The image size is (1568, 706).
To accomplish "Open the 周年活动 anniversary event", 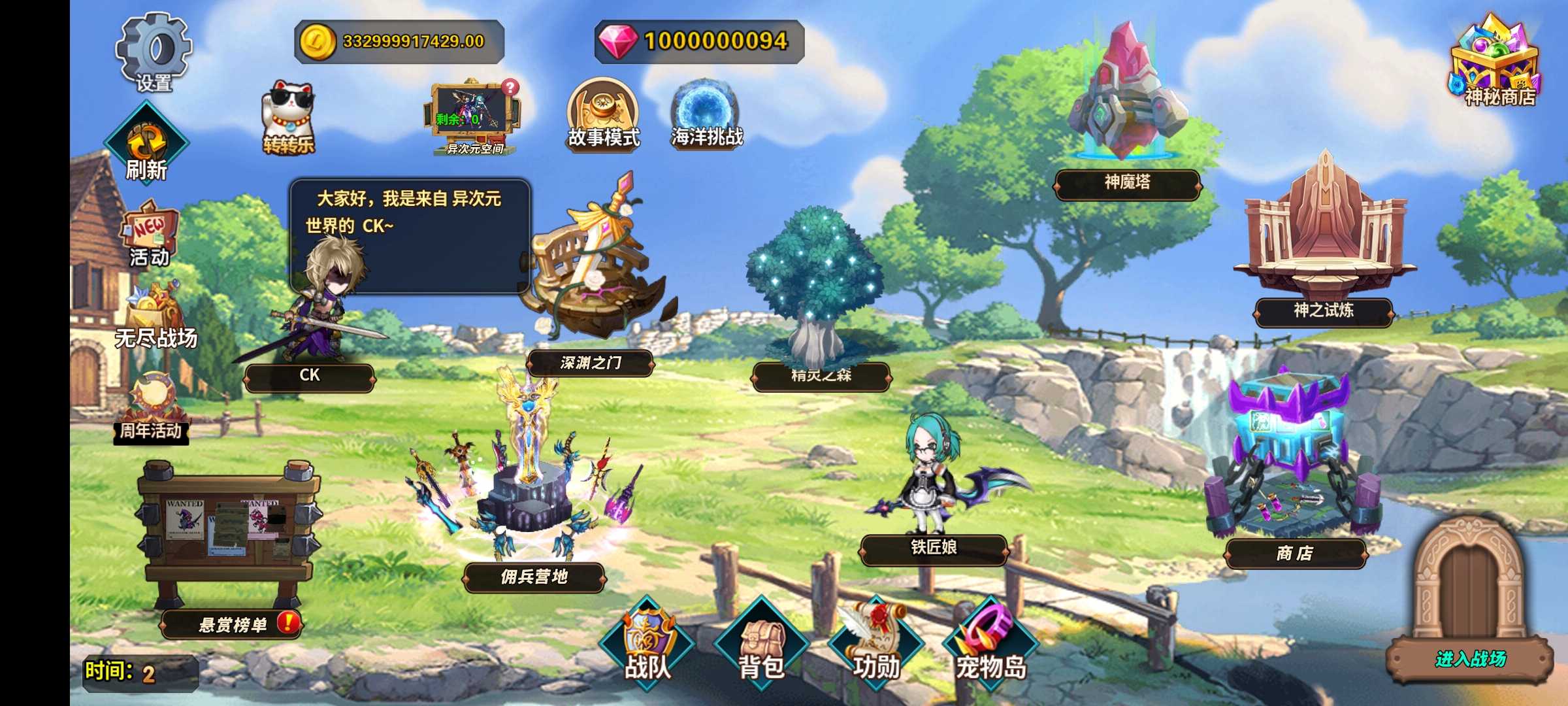I will tap(152, 409).
